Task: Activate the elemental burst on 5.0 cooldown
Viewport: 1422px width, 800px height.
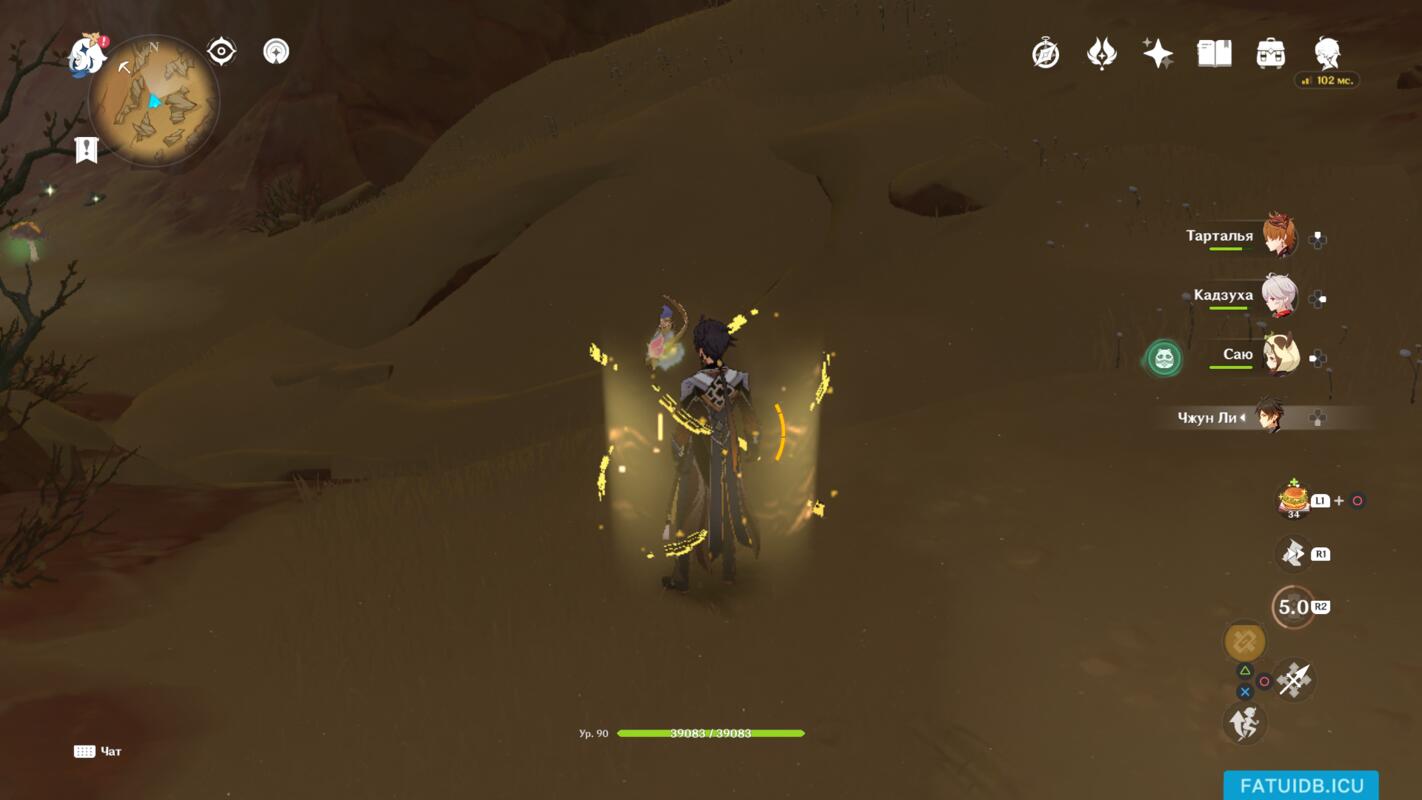Action: (1293, 607)
